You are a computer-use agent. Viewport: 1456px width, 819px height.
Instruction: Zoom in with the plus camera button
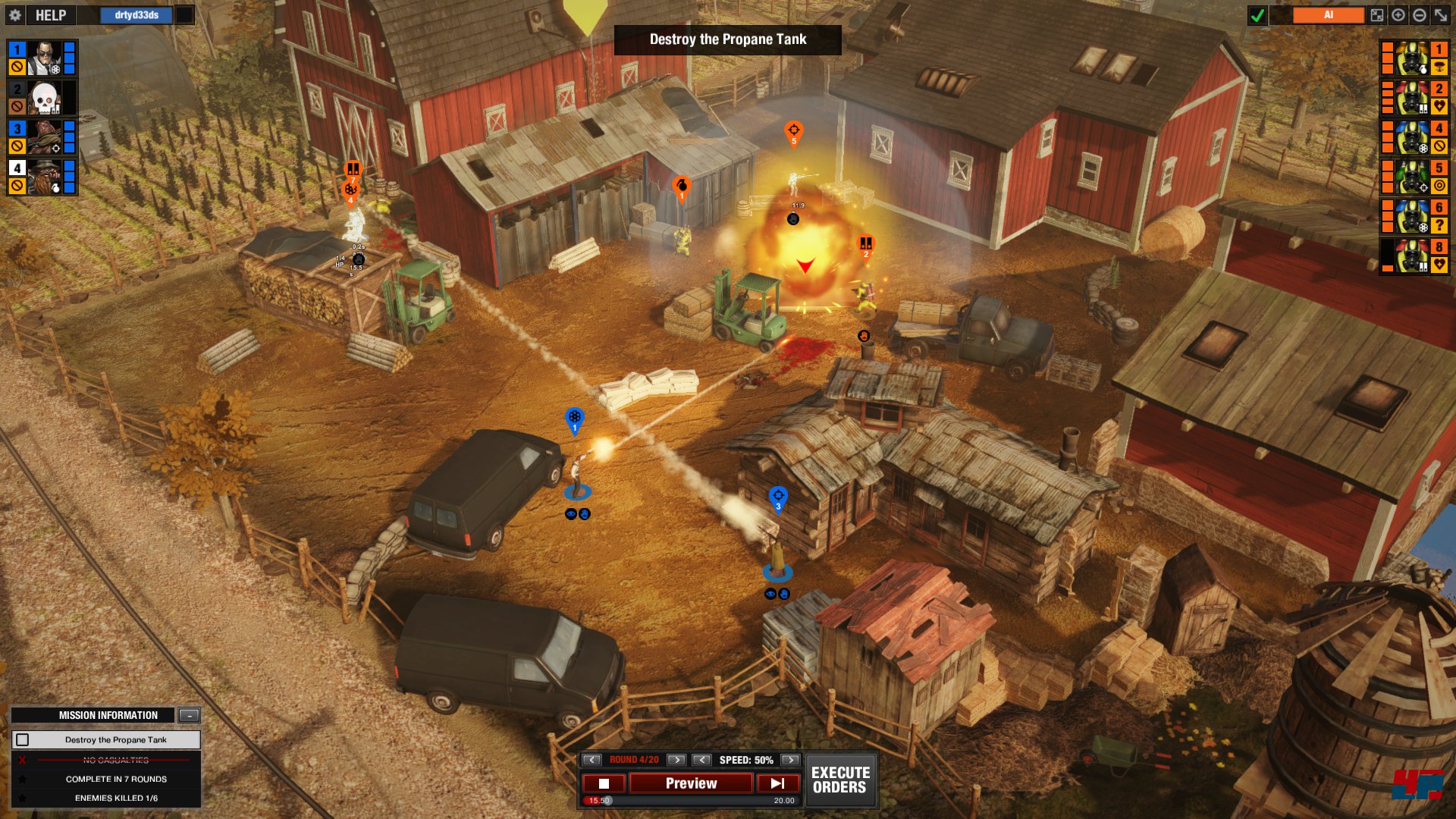point(1398,15)
